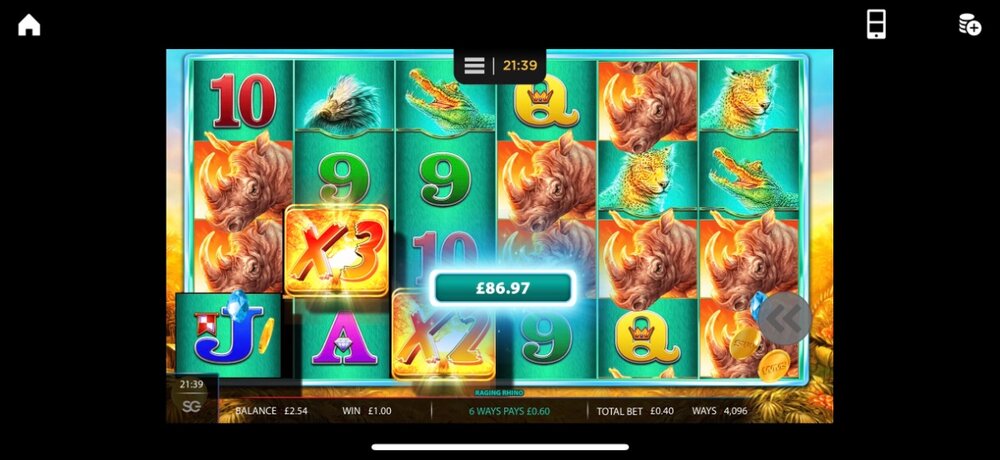This screenshot has width=1000, height=460.
Task: Click the double-arrow quick spin button
Action: tap(784, 318)
